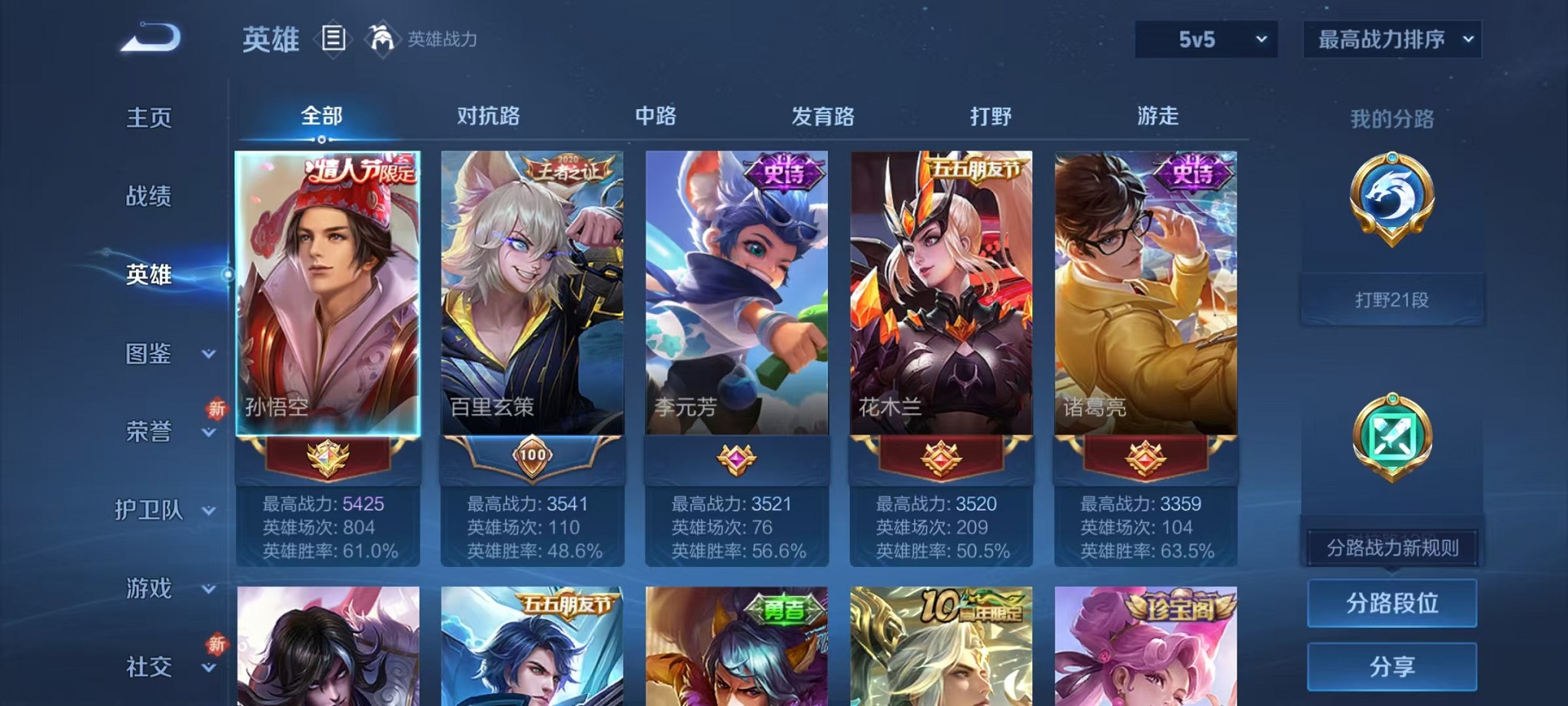Click the level 100 badge under 百里玄策
This screenshot has height=706, width=1568.
532,455
